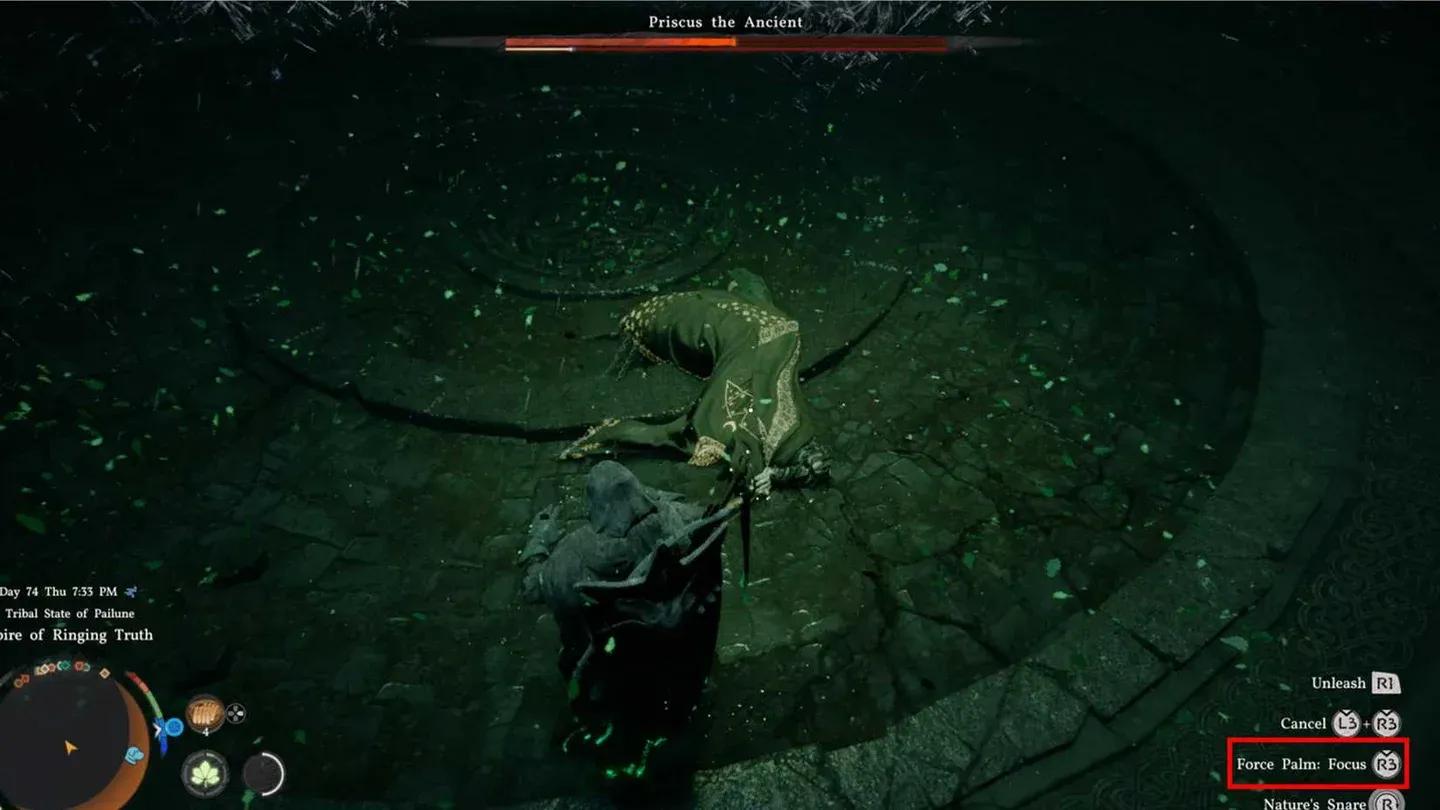Activate the Nature's Snare command

click(1313, 803)
